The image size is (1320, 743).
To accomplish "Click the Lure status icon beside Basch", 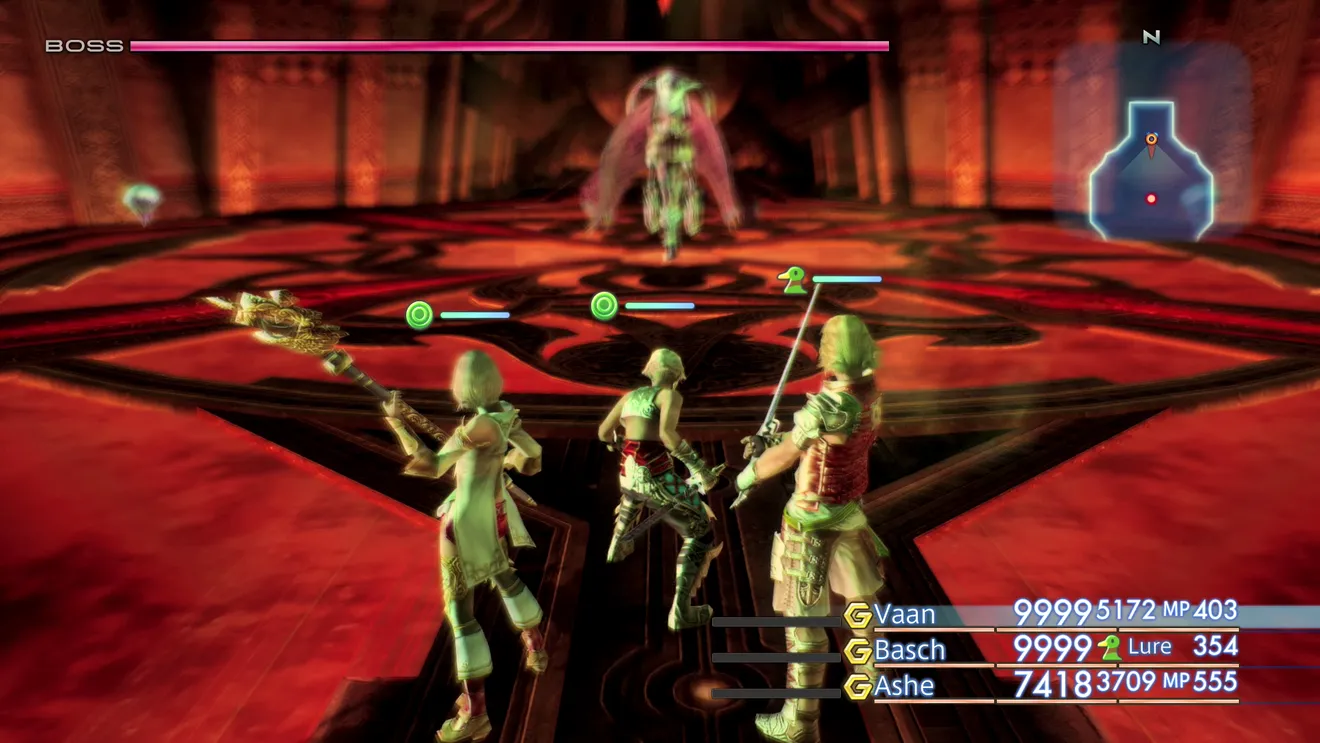I will pos(1109,648).
